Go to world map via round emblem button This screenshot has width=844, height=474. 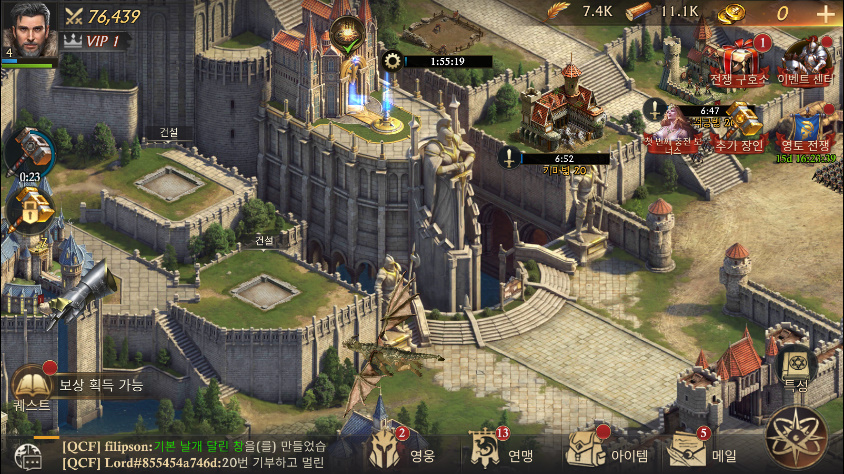coord(796,437)
